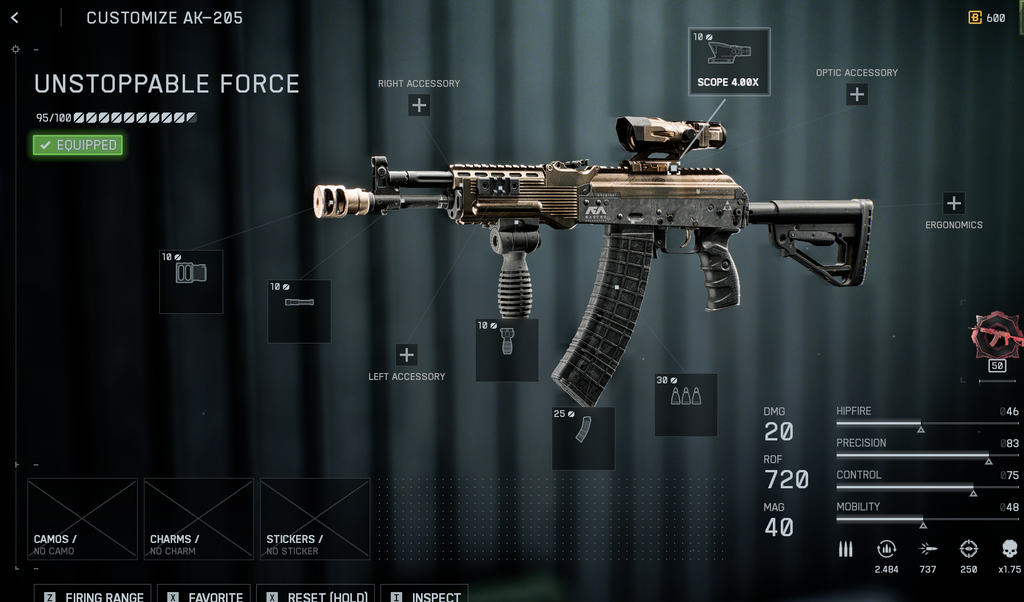
Task: Add an optic accessory attachment
Action: [857, 95]
